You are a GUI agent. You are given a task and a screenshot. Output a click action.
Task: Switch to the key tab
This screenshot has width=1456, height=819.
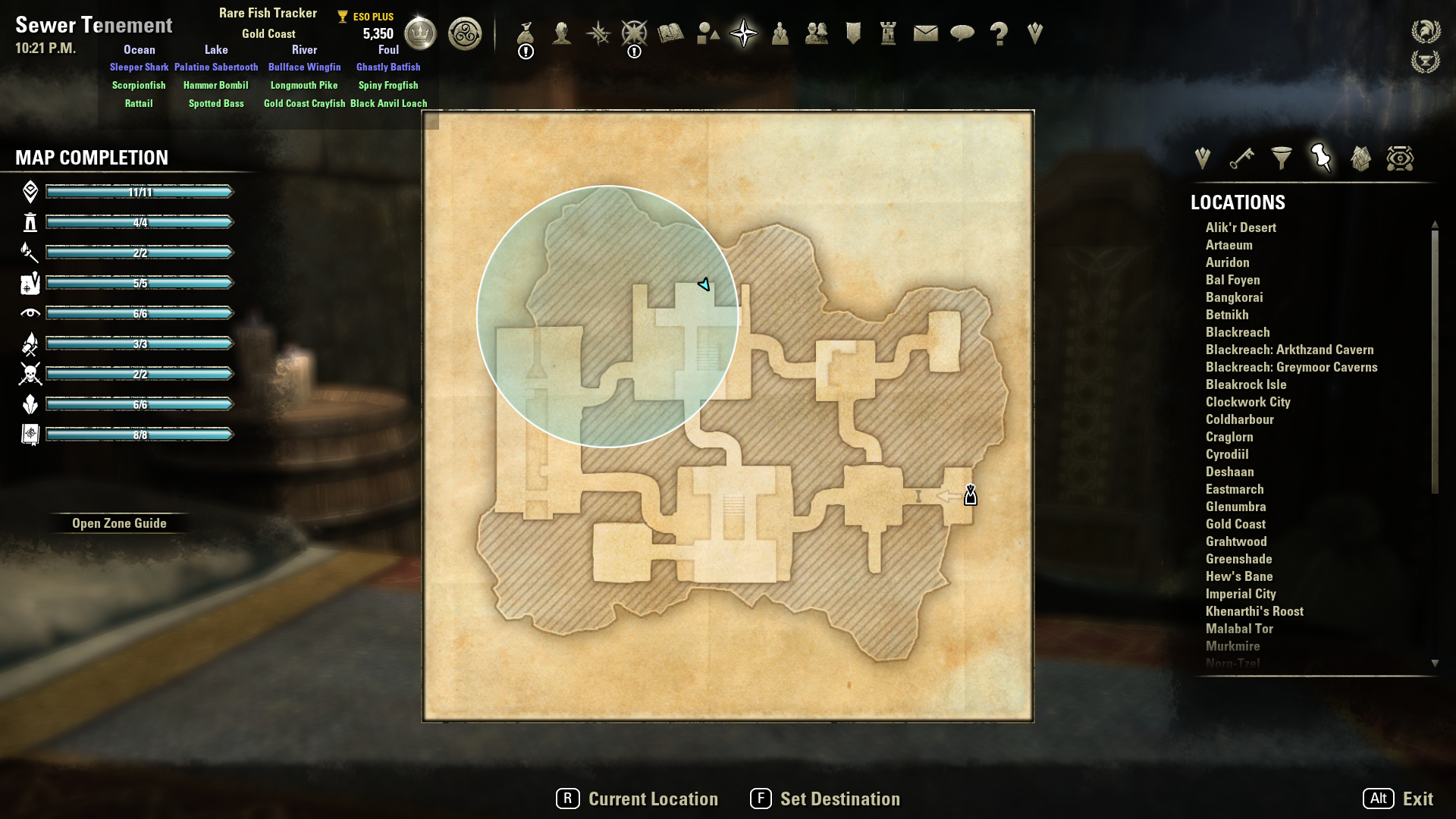tap(1241, 158)
